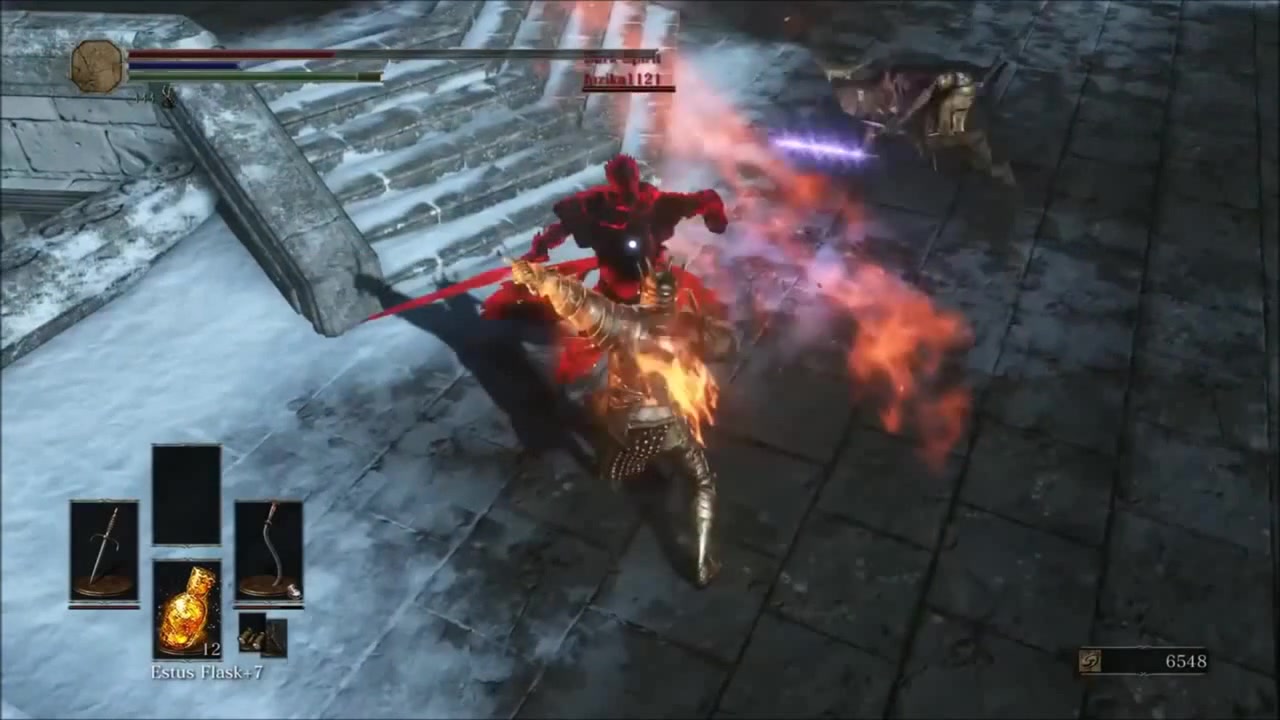Select the dagger left-hand weapon icon
1280x720 pixels.
pos(104,548)
